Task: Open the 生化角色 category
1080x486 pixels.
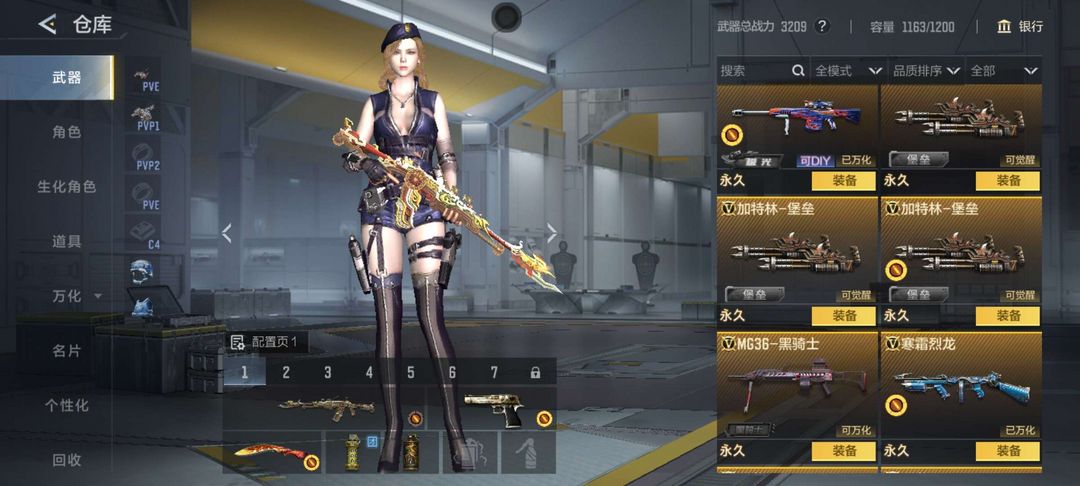Action: point(66,187)
